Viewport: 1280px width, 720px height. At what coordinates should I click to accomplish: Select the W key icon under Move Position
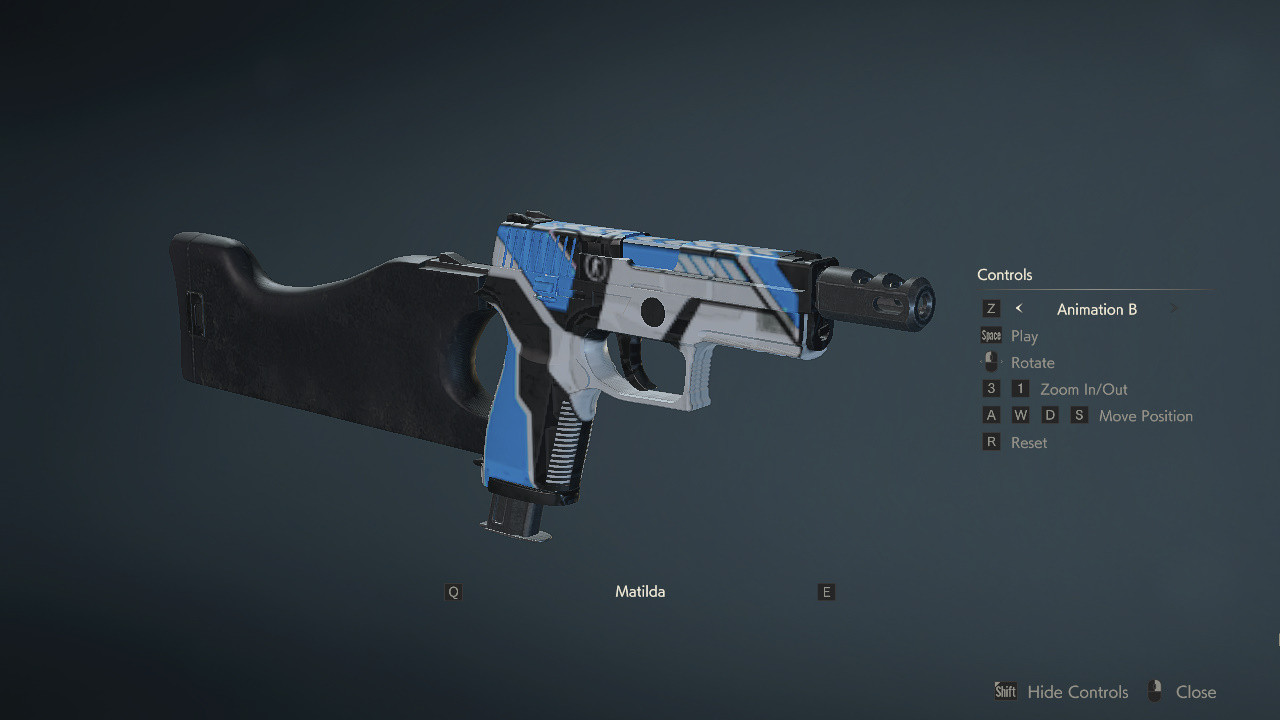tap(1020, 414)
